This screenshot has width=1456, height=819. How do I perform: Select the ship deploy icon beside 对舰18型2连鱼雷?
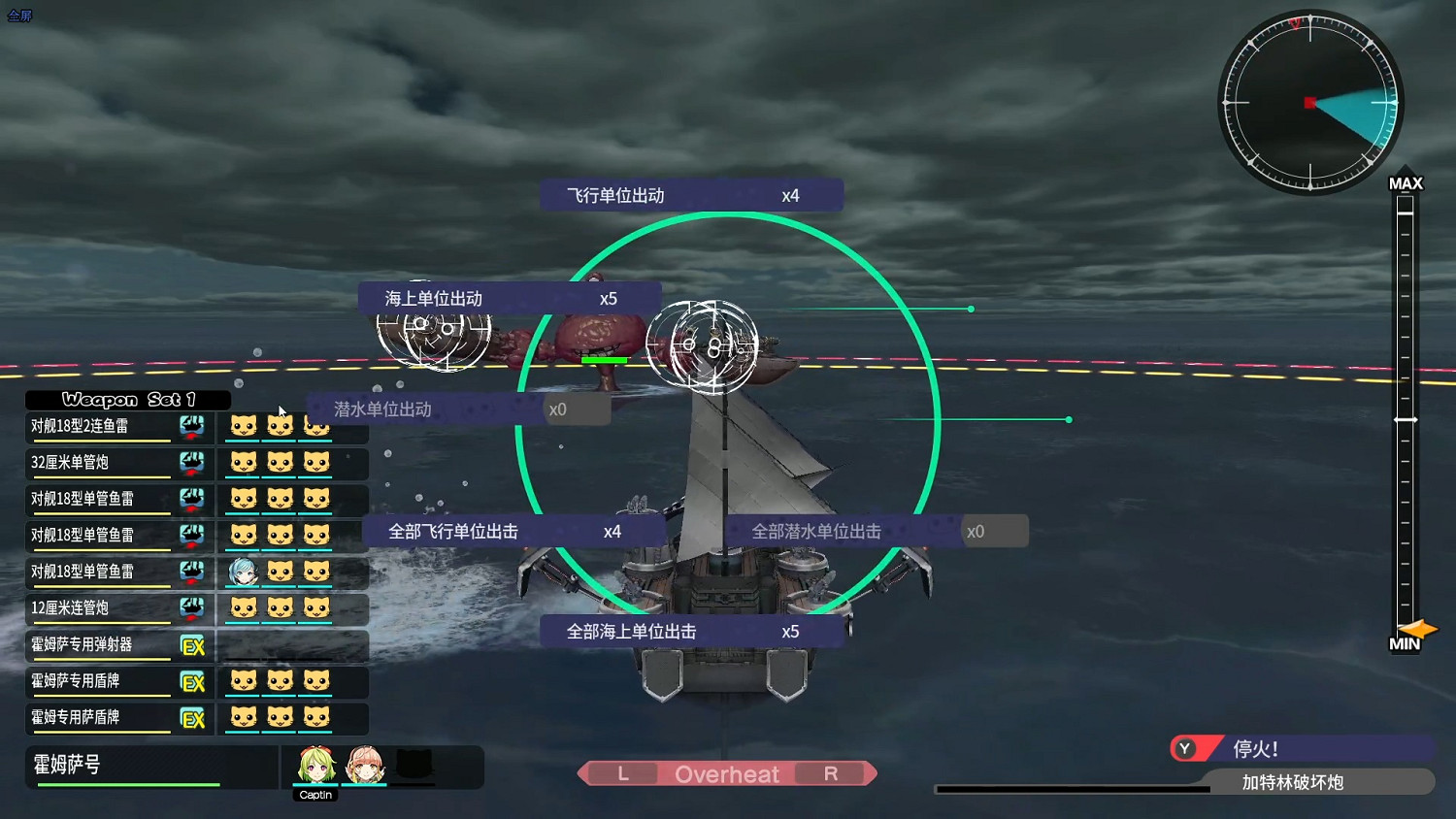193,425
